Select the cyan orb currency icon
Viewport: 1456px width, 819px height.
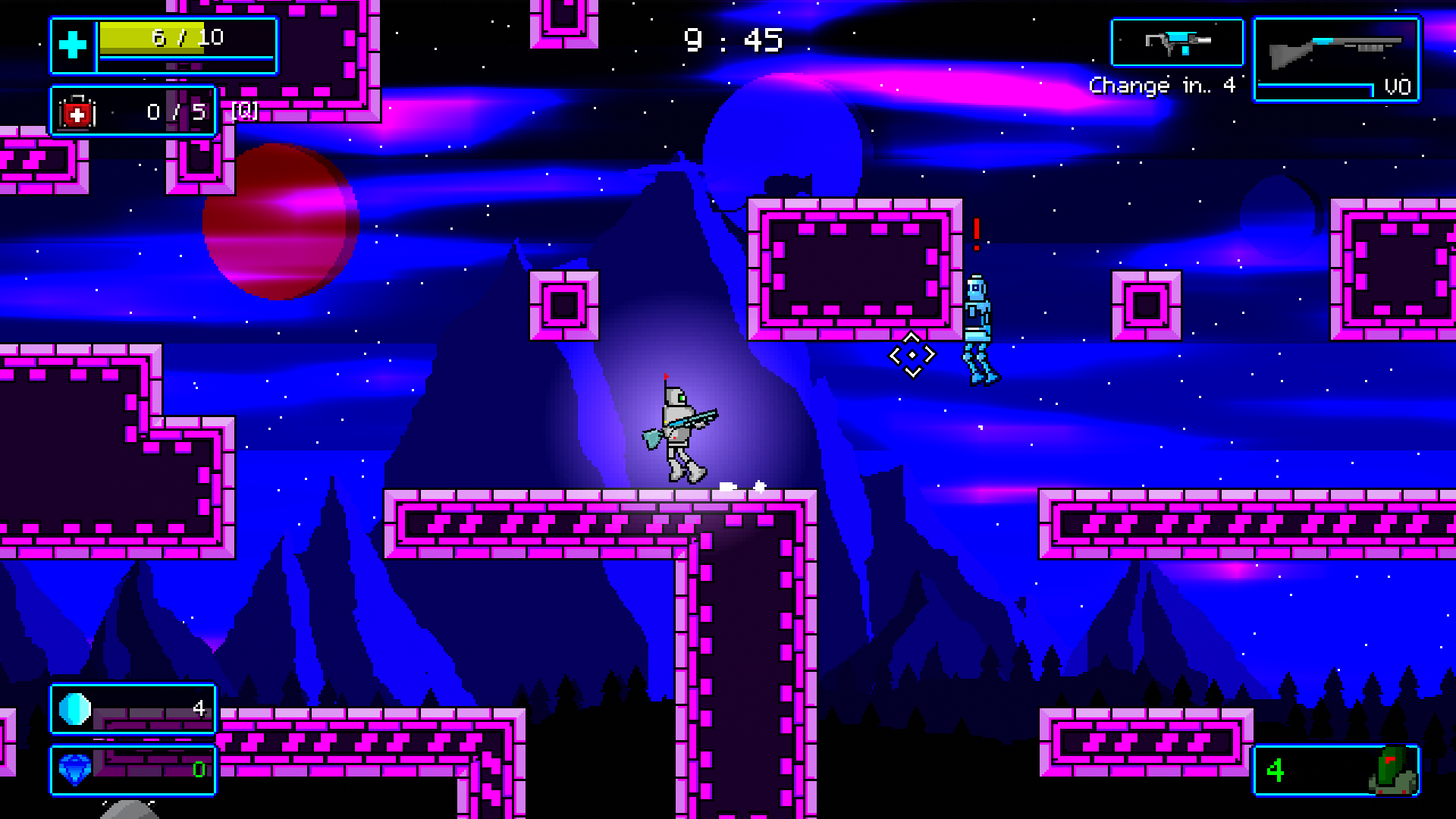pos(75,709)
